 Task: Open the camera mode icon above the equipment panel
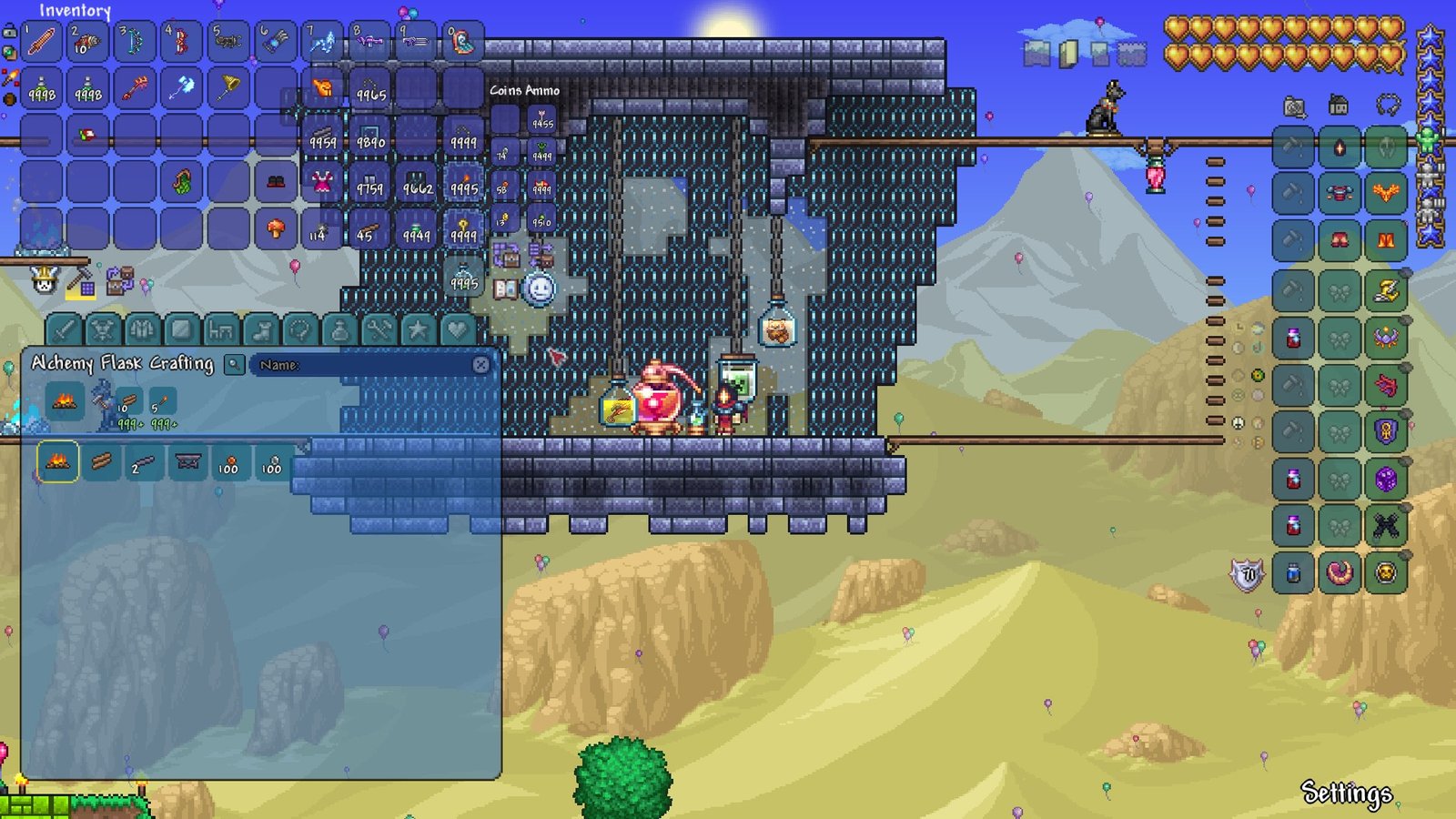1293,105
